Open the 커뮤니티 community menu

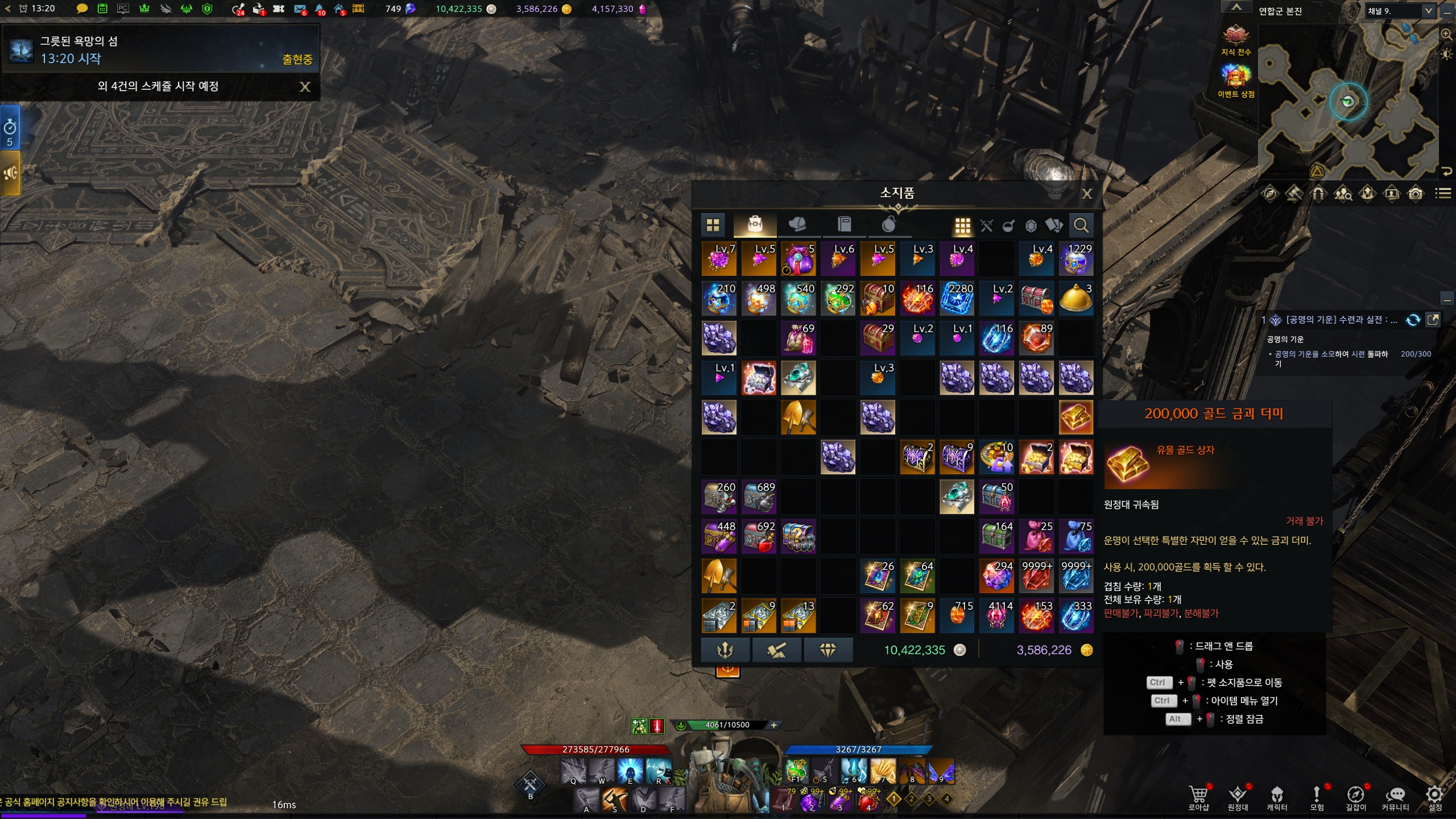click(x=1395, y=796)
